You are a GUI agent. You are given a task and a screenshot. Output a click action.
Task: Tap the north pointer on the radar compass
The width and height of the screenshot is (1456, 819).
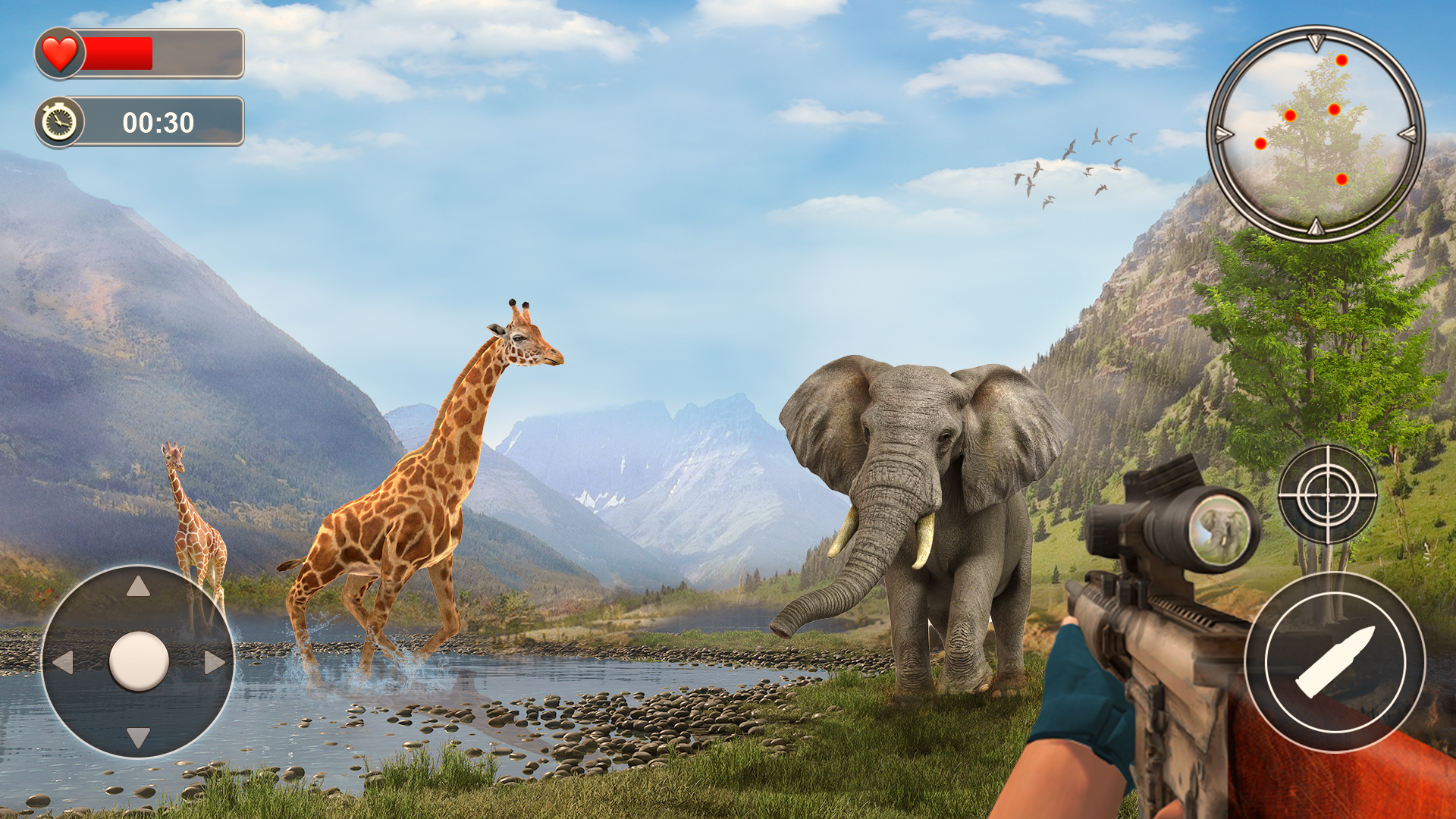(x=1315, y=42)
